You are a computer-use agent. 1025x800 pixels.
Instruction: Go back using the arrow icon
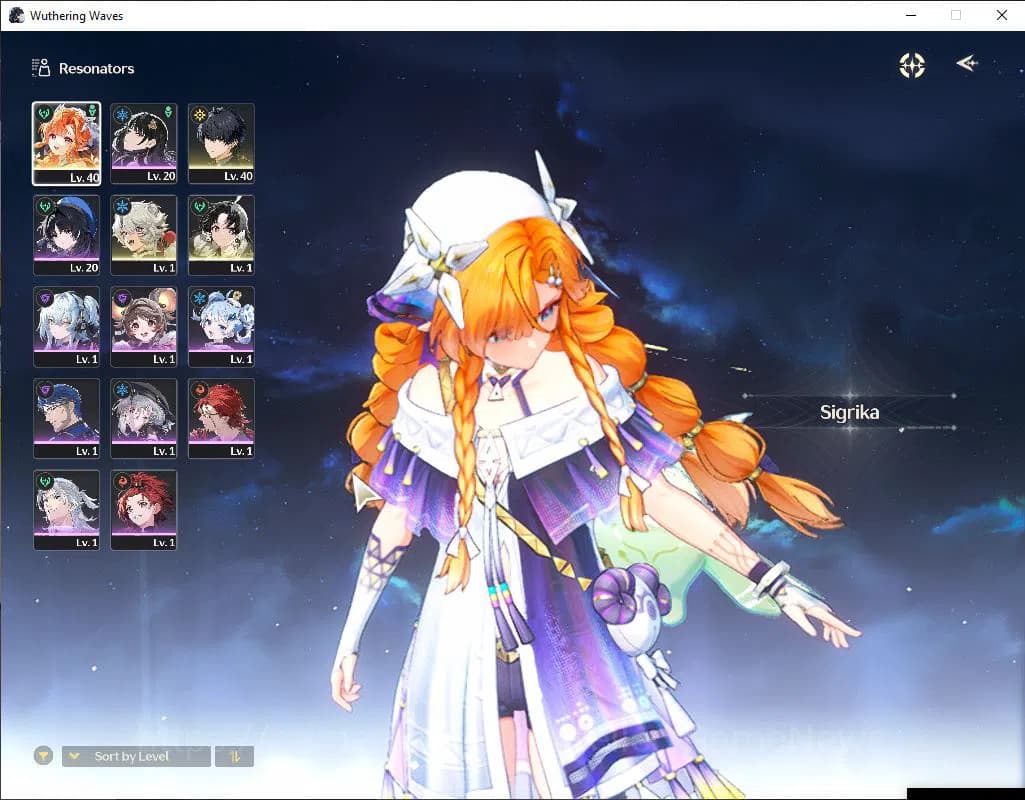(966, 64)
